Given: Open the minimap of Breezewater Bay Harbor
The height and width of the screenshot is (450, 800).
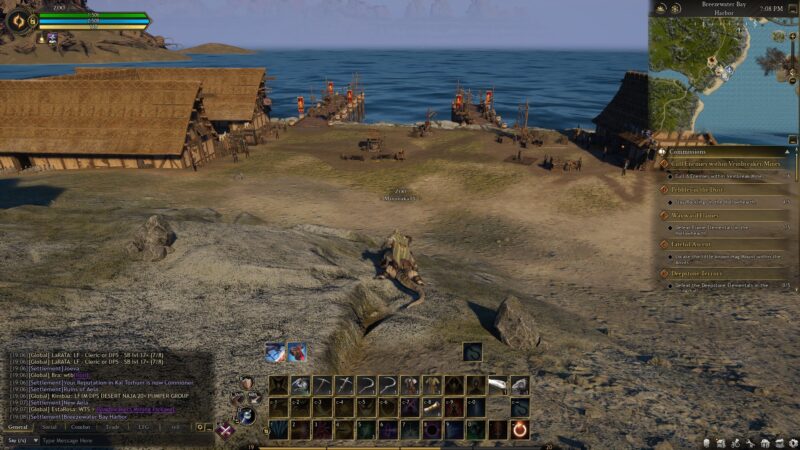Looking at the screenshot, I should coord(724,70).
